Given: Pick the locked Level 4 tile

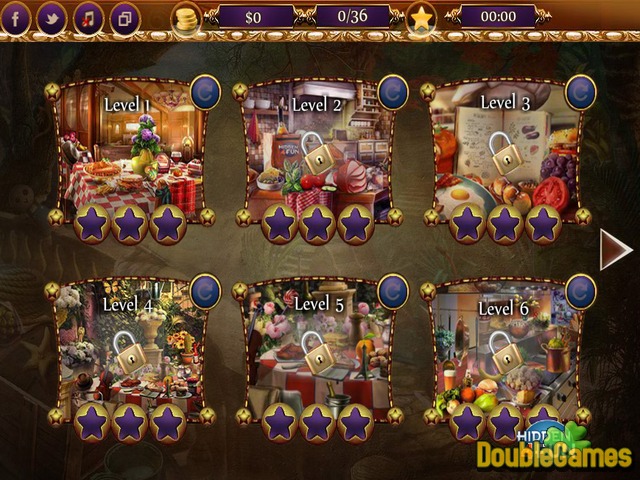Looking at the screenshot, I should (128, 350).
